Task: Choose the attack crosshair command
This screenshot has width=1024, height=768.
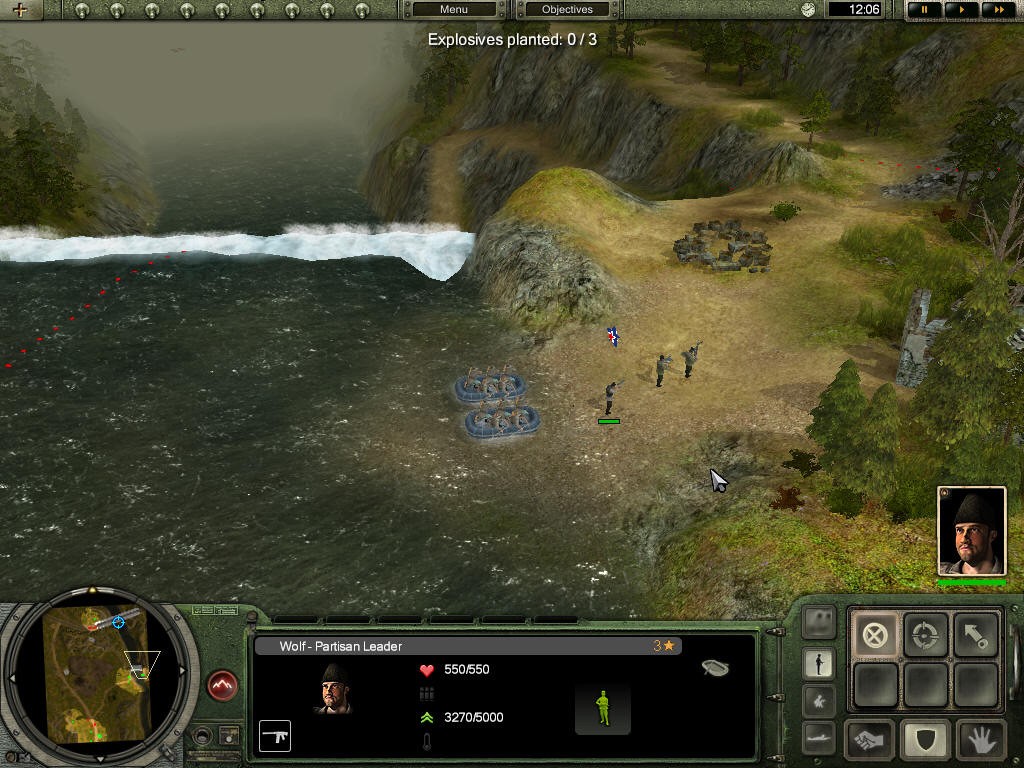Action: (x=926, y=635)
